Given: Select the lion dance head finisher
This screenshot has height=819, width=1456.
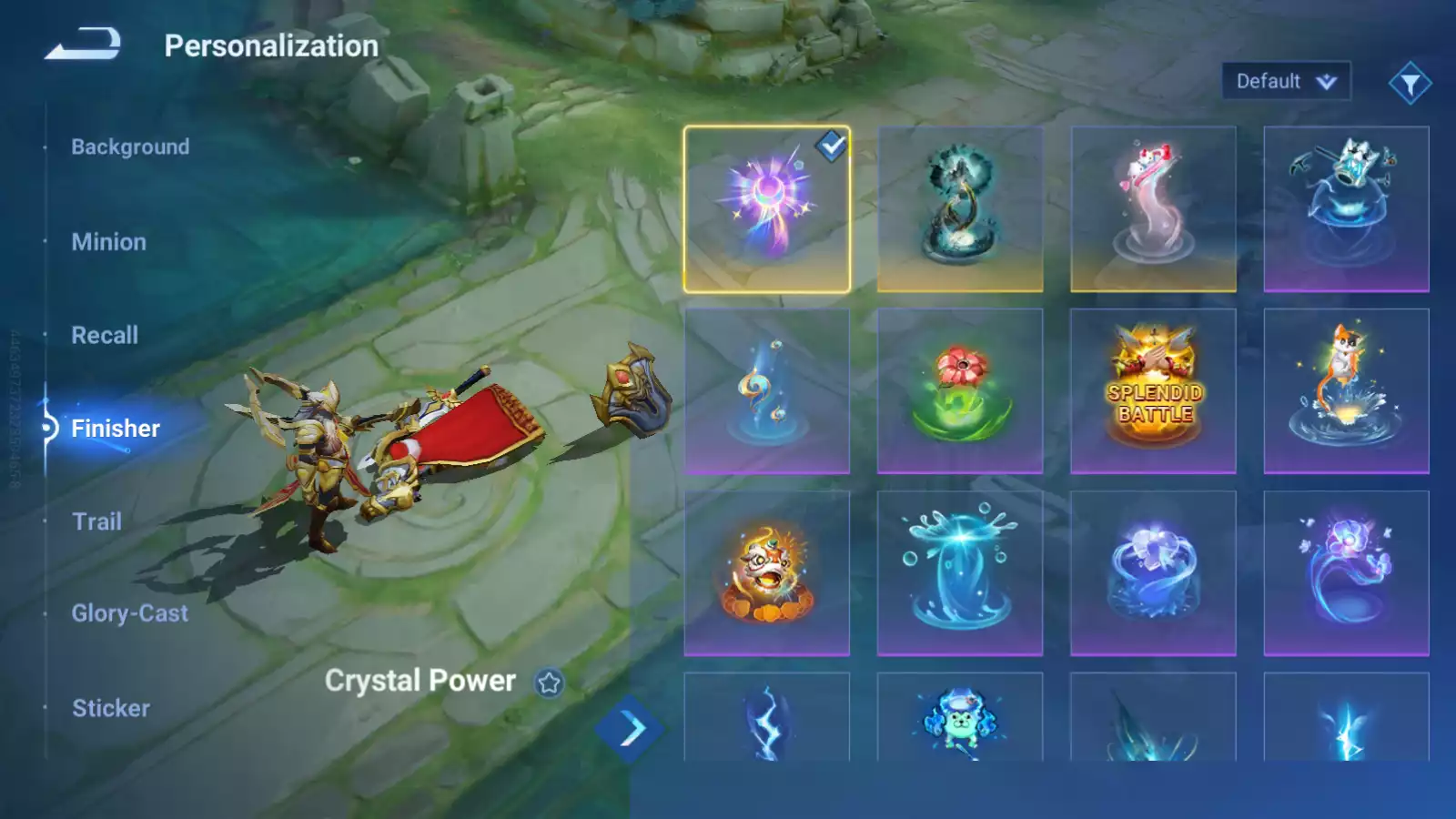Looking at the screenshot, I should tap(766, 573).
